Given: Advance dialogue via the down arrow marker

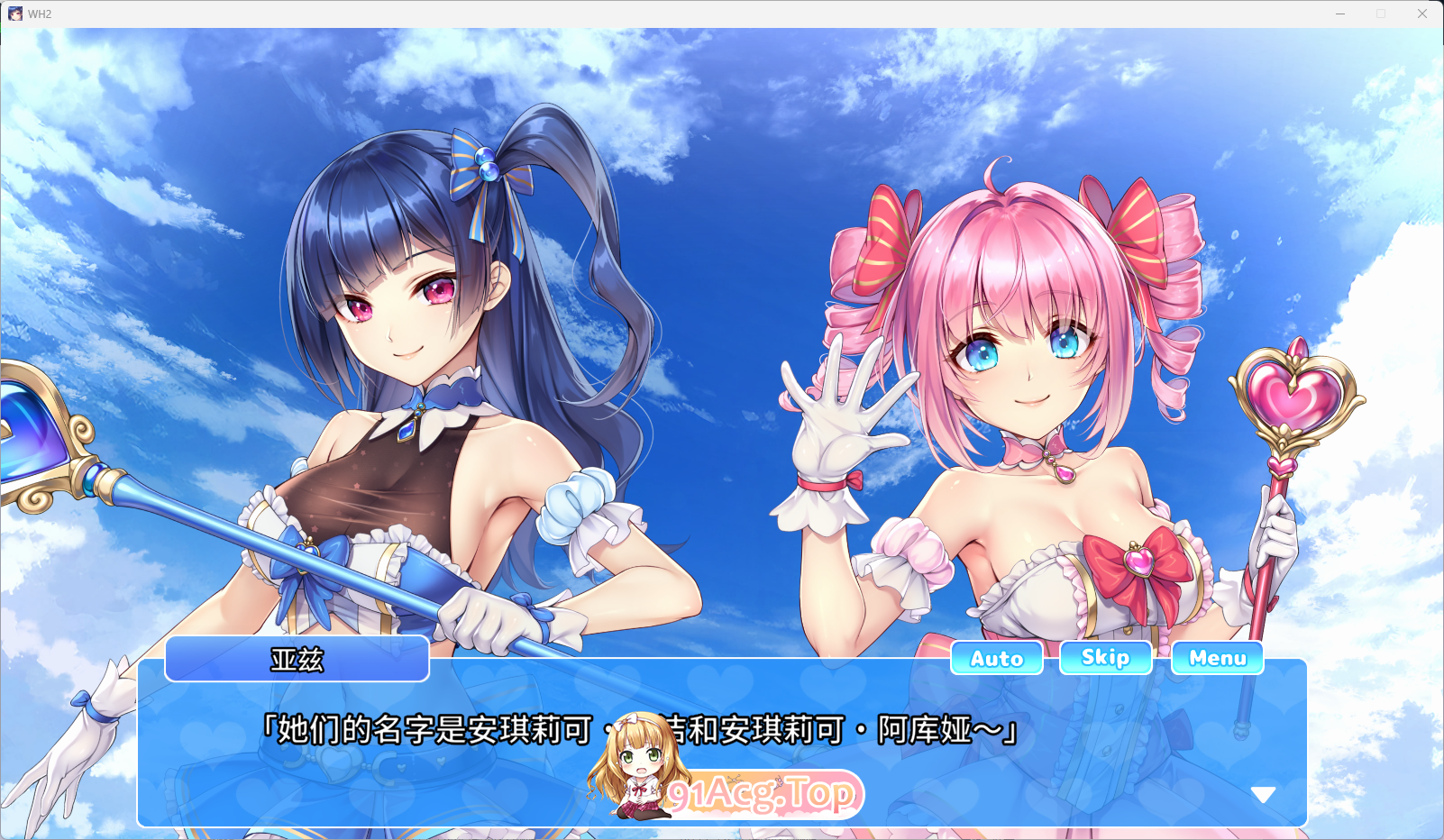Looking at the screenshot, I should [x=1263, y=792].
